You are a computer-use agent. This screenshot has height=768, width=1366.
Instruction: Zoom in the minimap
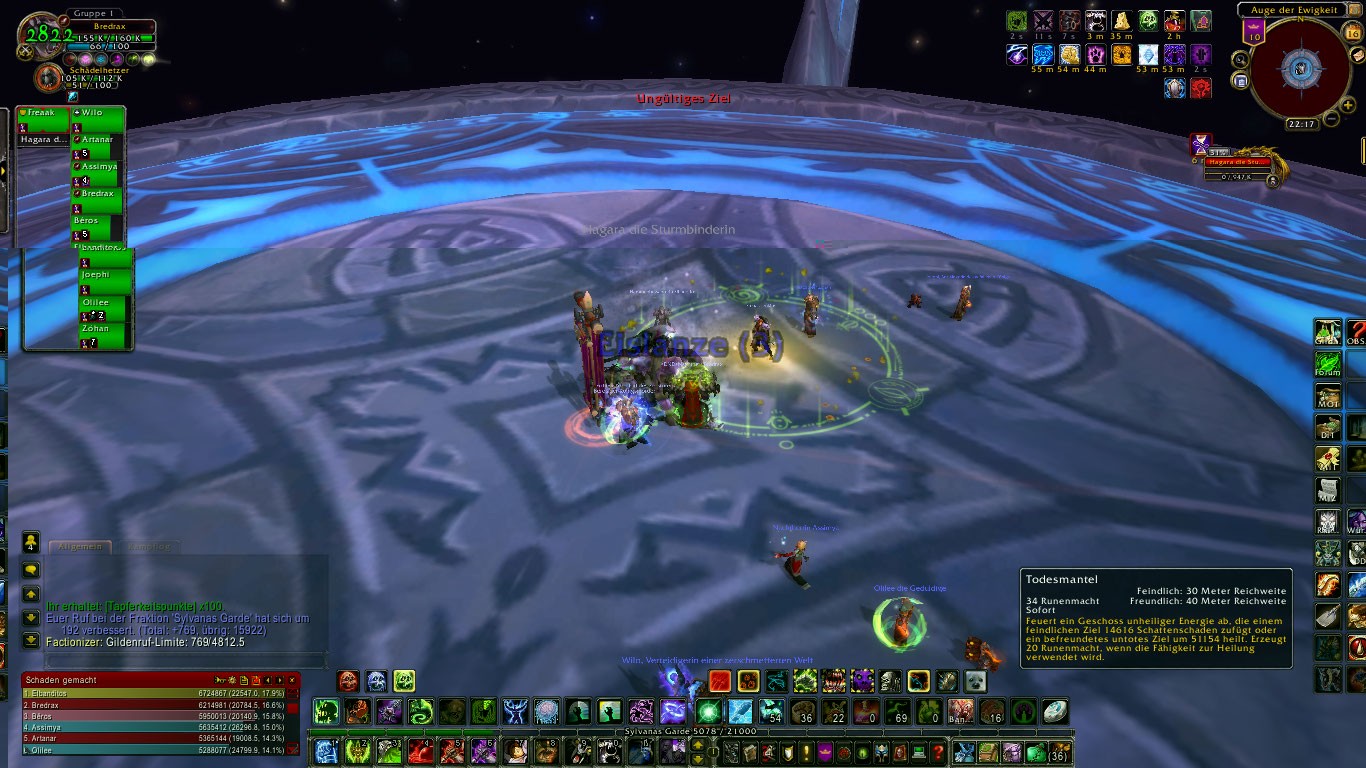[1347, 104]
